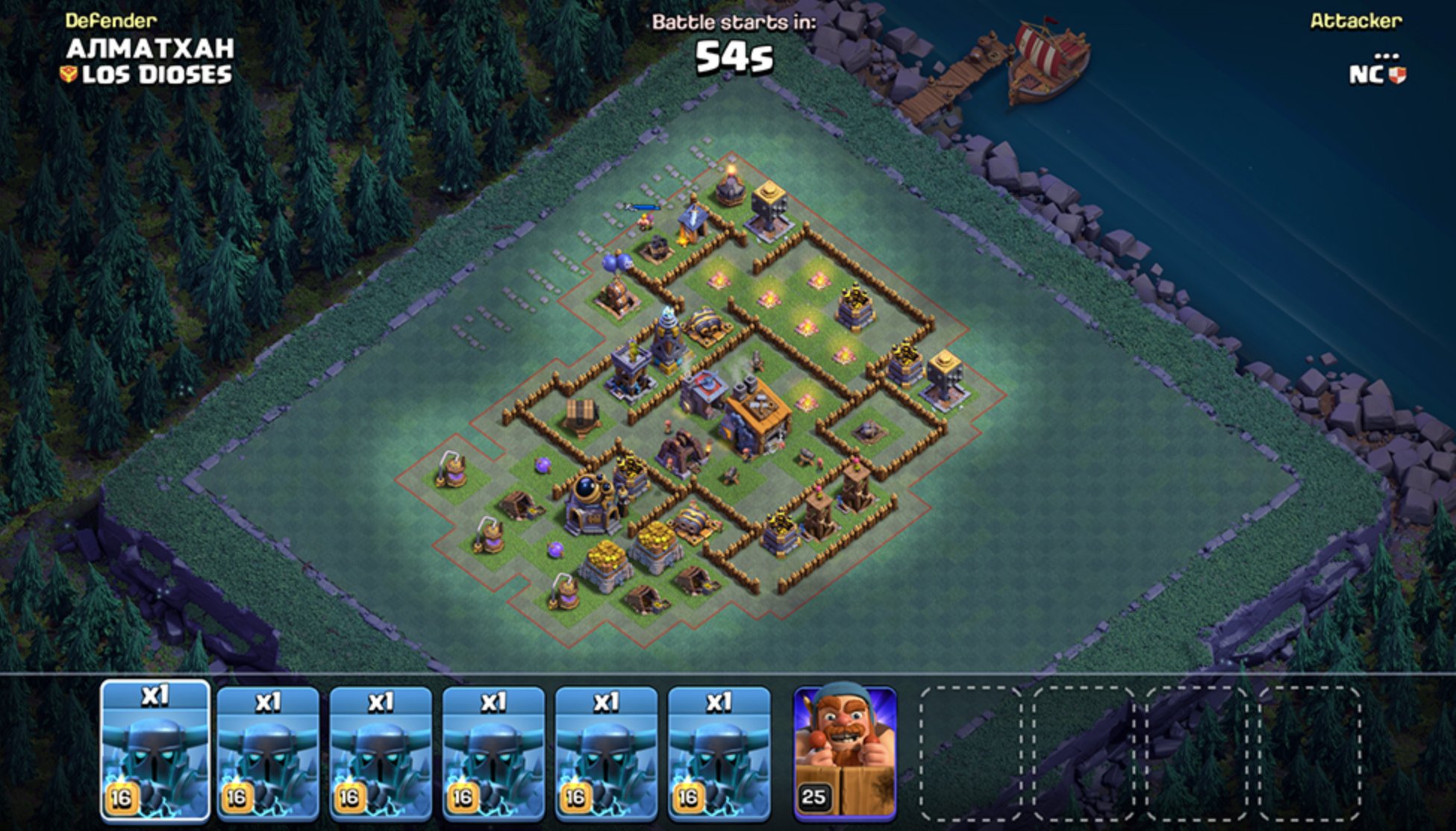Choose the highlighted Super P.E.K.K.A troop card
Image resolution: width=1456 pixels, height=831 pixels.
tap(155, 752)
